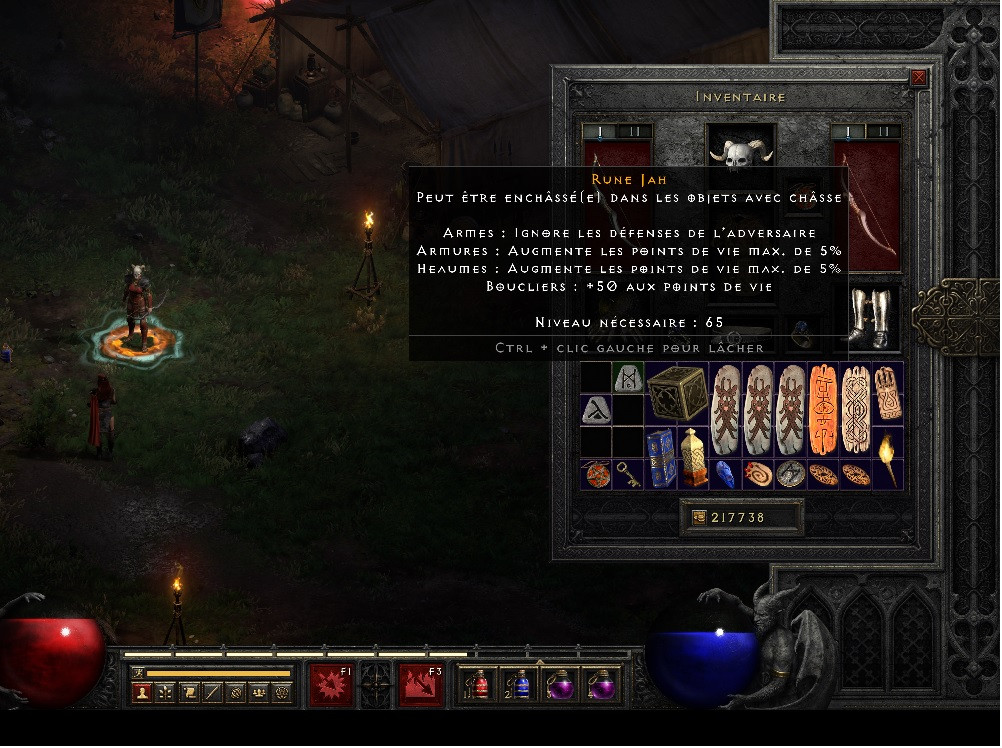The height and width of the screenshot is (748, 1002).
Task: Select the equipped armored boots
Action: pos(867,318)
